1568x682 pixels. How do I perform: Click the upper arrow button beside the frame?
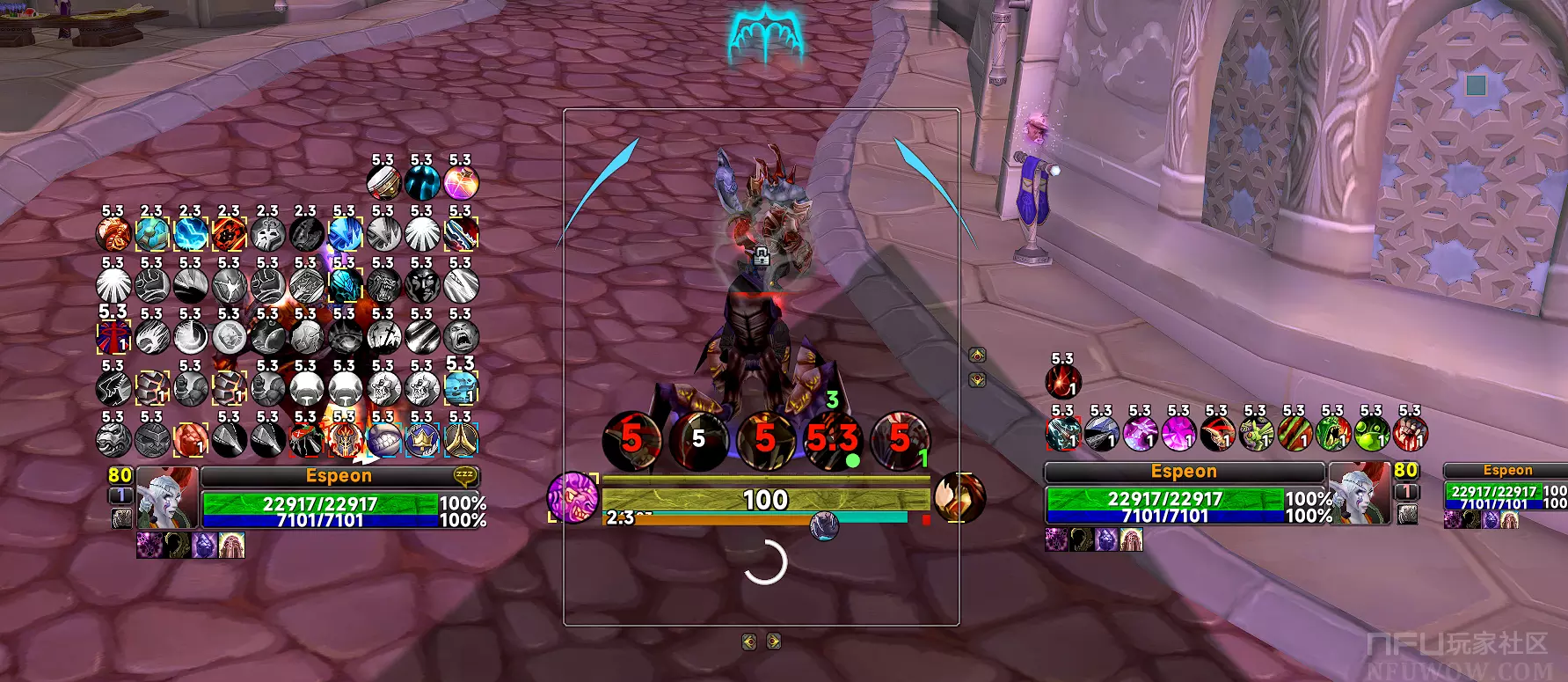click(x=977, y=356)
